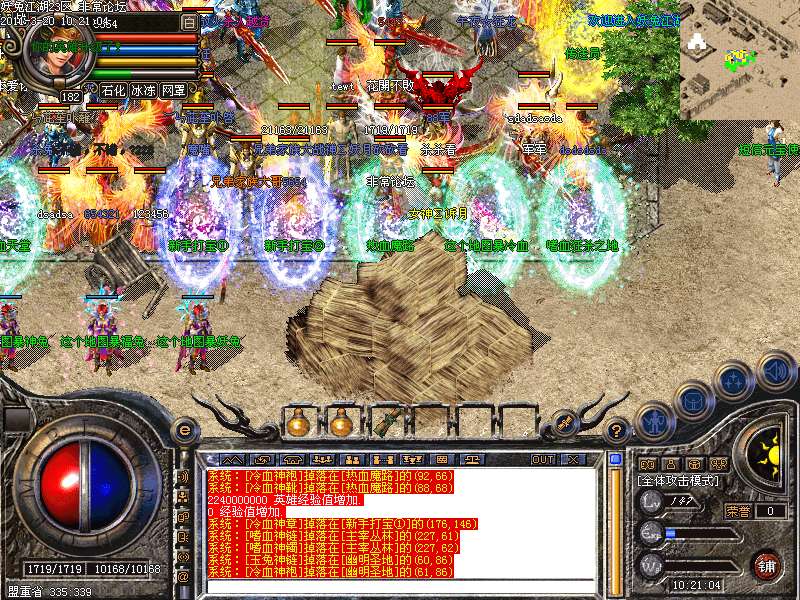The width and height of the screenshot is (800, 600).
Task: Close chat panel with the X button
Action: [x=573, y=459]
